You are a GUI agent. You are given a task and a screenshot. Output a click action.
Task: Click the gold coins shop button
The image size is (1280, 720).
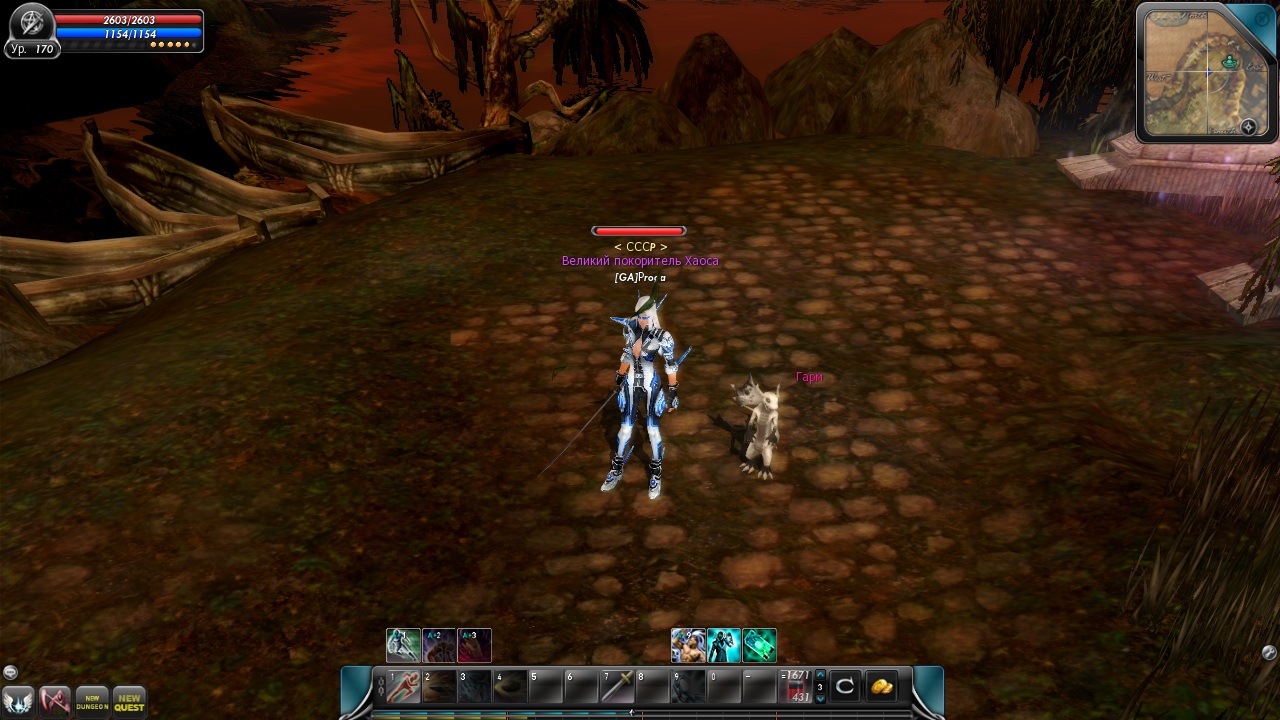pyautogui.click(x=881, y=686)
